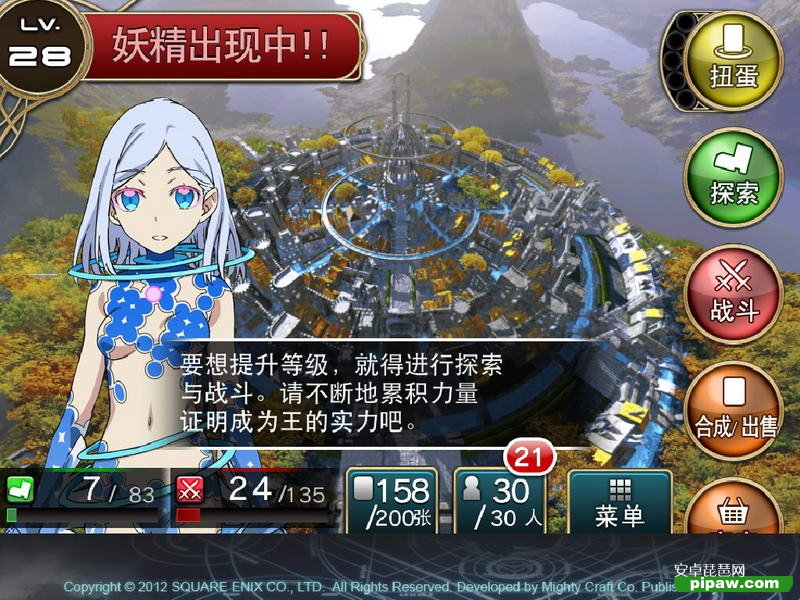Start a fight with 战斗 button

tap(733, 295)
